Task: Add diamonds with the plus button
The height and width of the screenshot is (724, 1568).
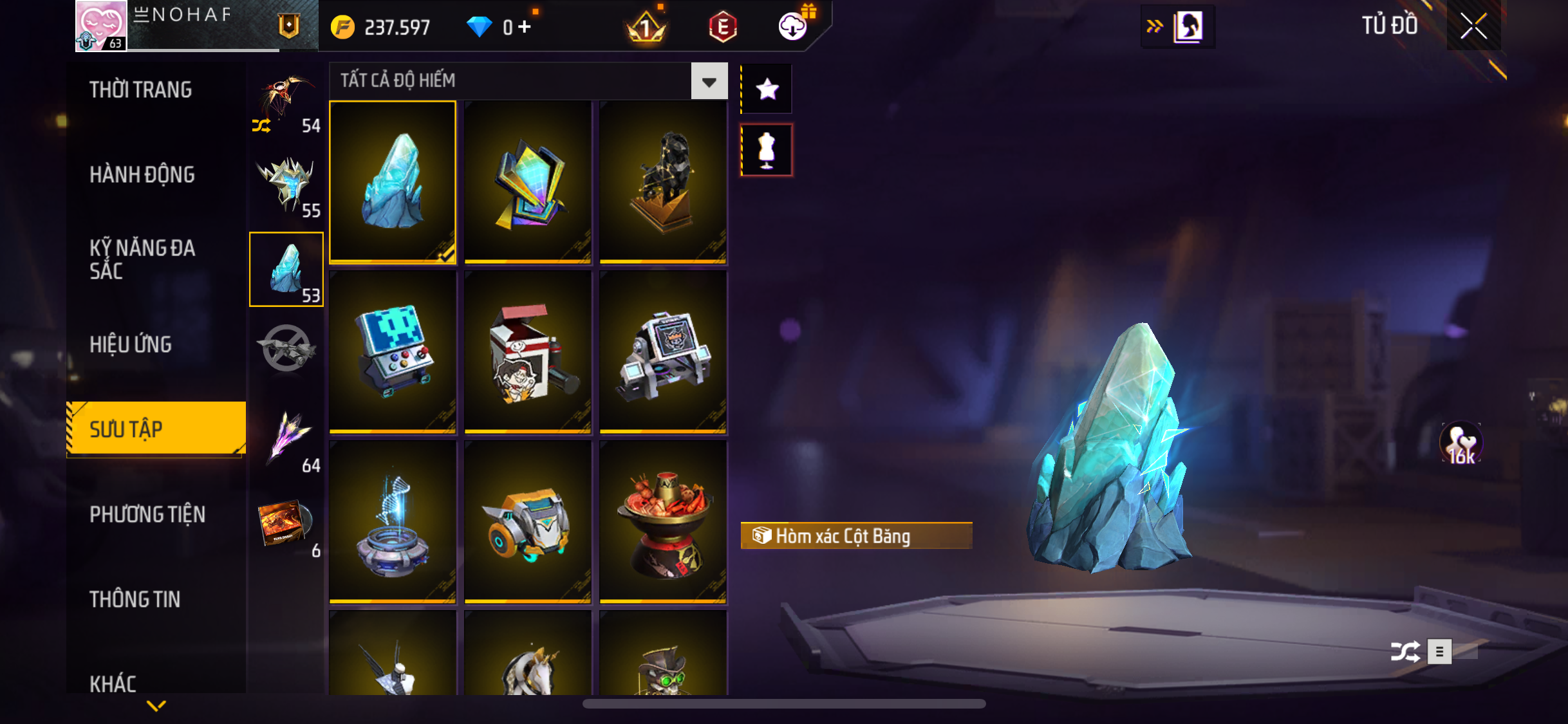Action: pos(525,26)
